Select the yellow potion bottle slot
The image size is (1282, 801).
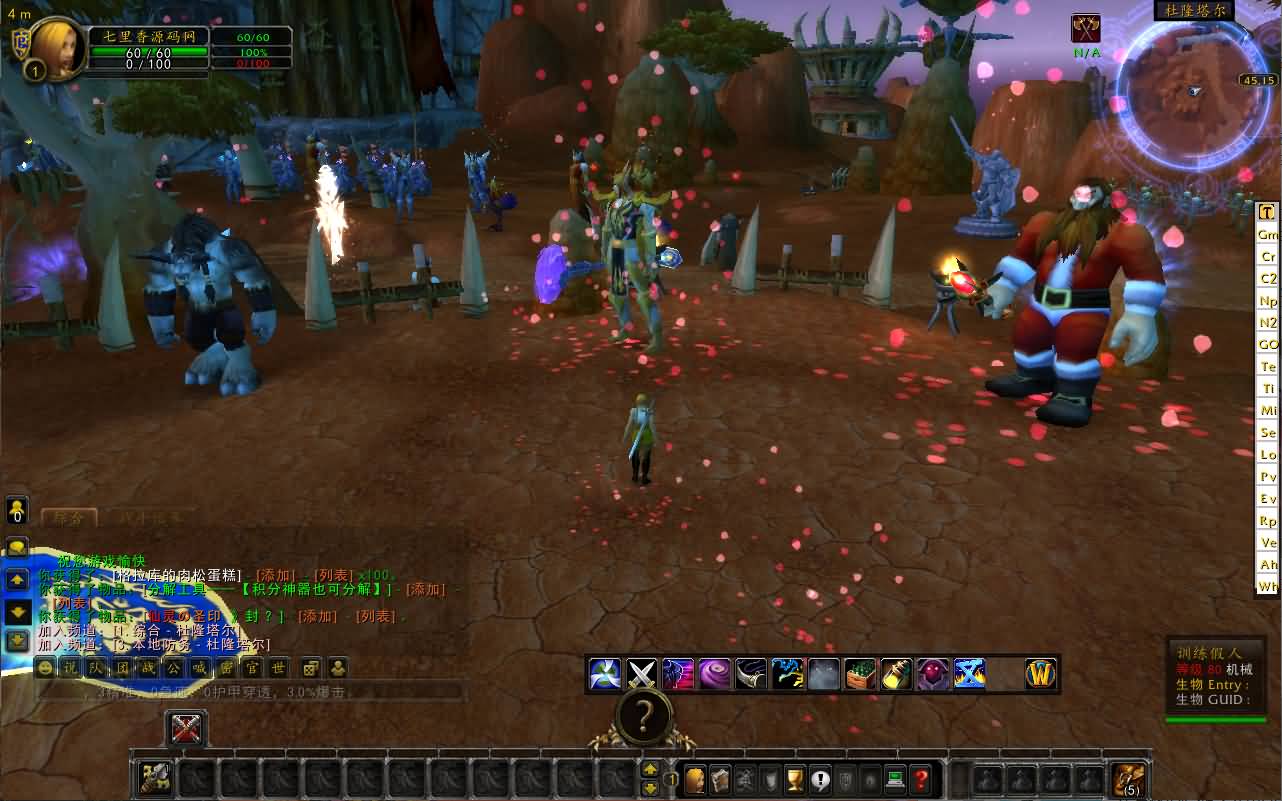[896, 674]
